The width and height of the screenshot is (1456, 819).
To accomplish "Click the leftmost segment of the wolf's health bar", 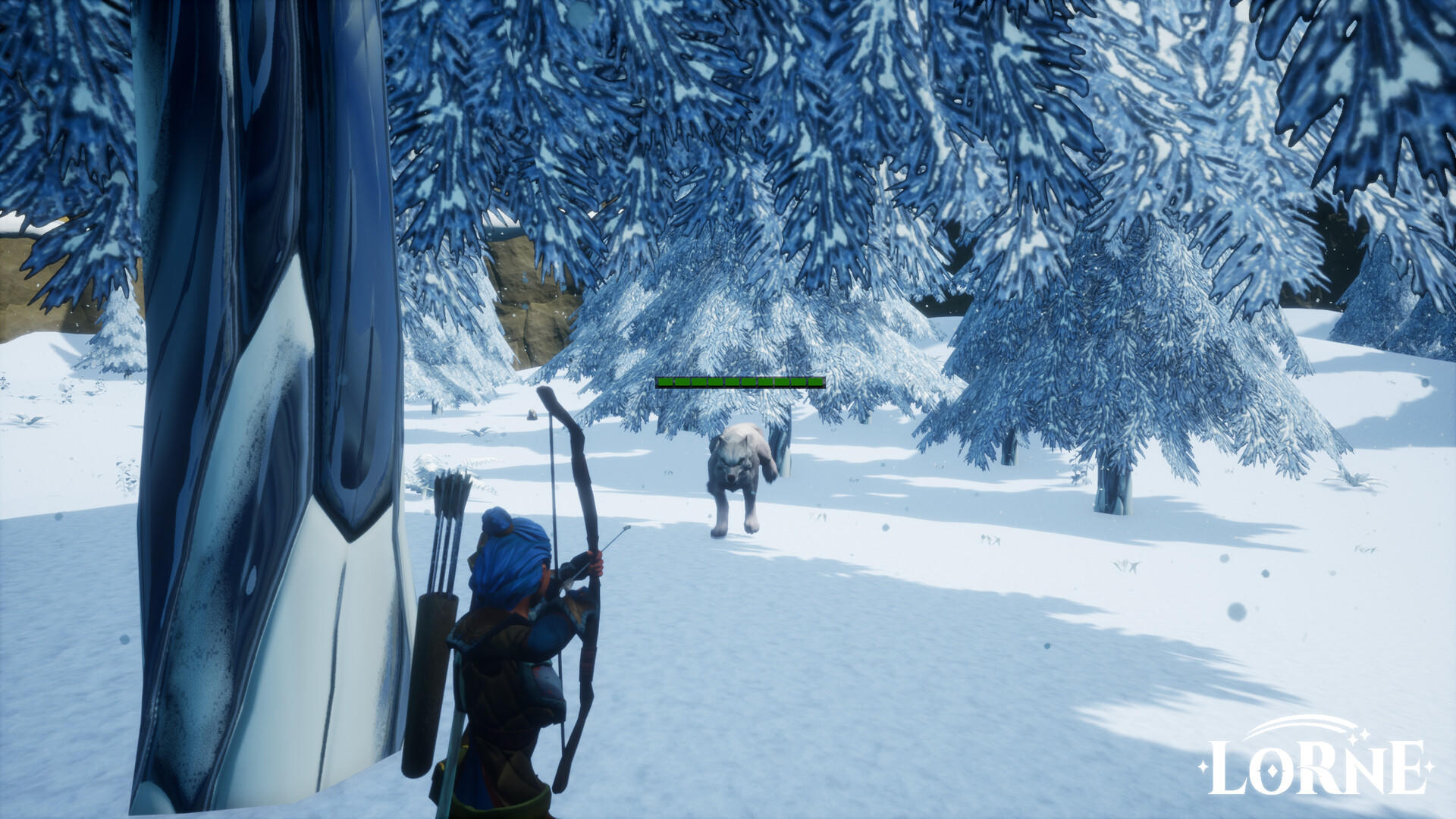I will pyautogui.click(x=666, y=381).
